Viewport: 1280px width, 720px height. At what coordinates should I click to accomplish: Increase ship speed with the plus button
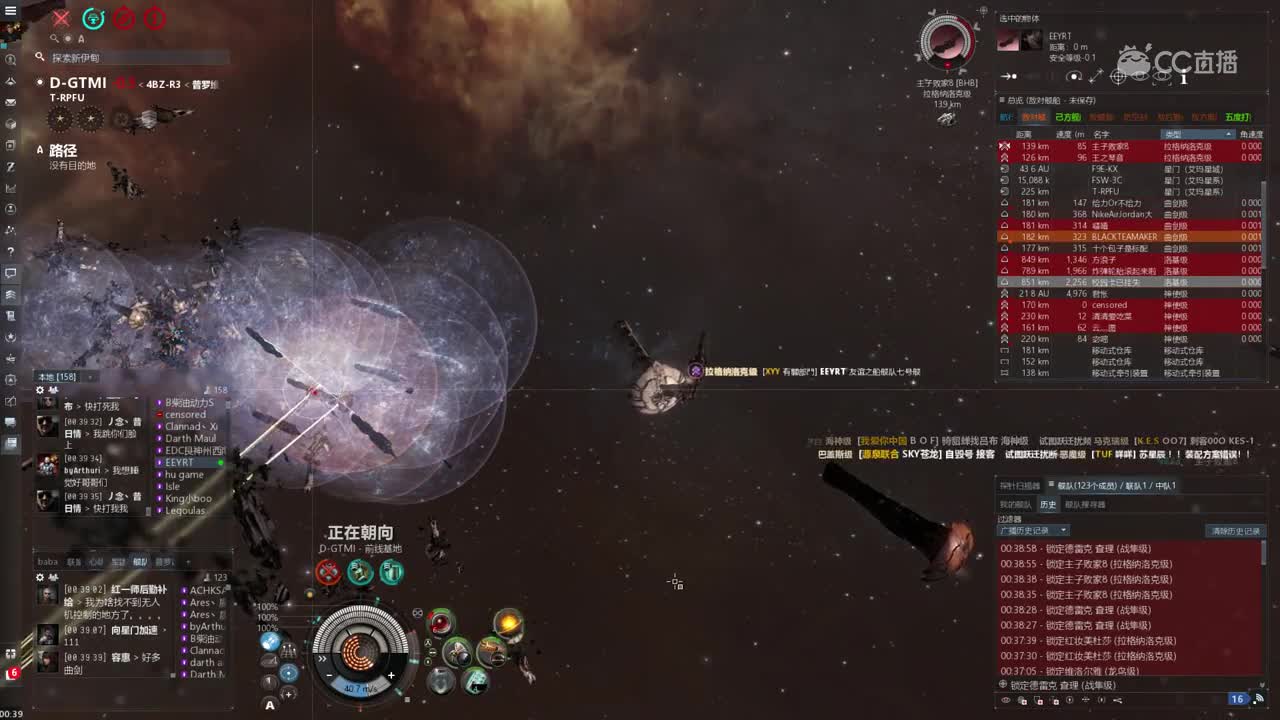[x=391, y=675]
